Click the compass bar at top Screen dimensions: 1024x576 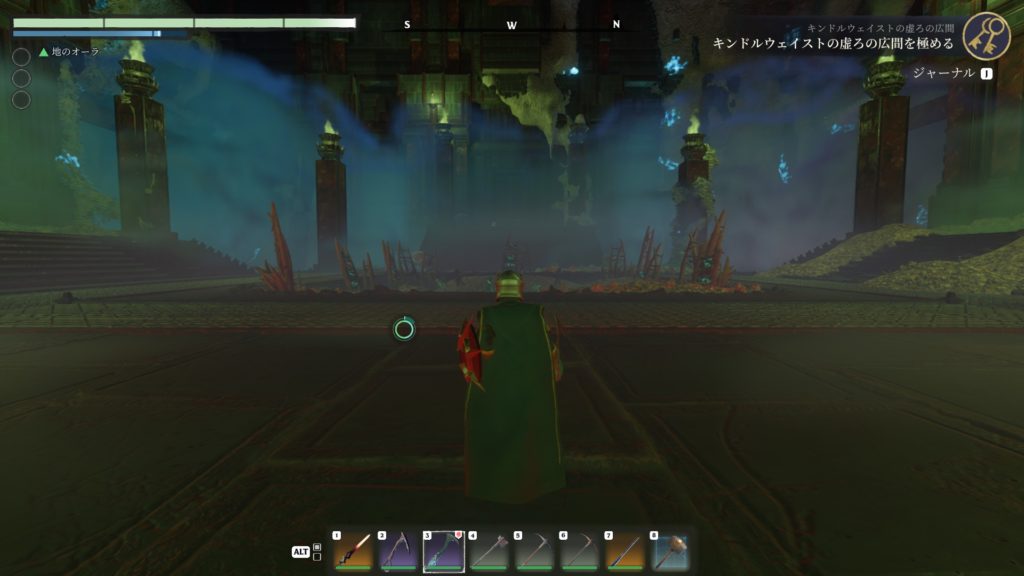pos(512,25)
